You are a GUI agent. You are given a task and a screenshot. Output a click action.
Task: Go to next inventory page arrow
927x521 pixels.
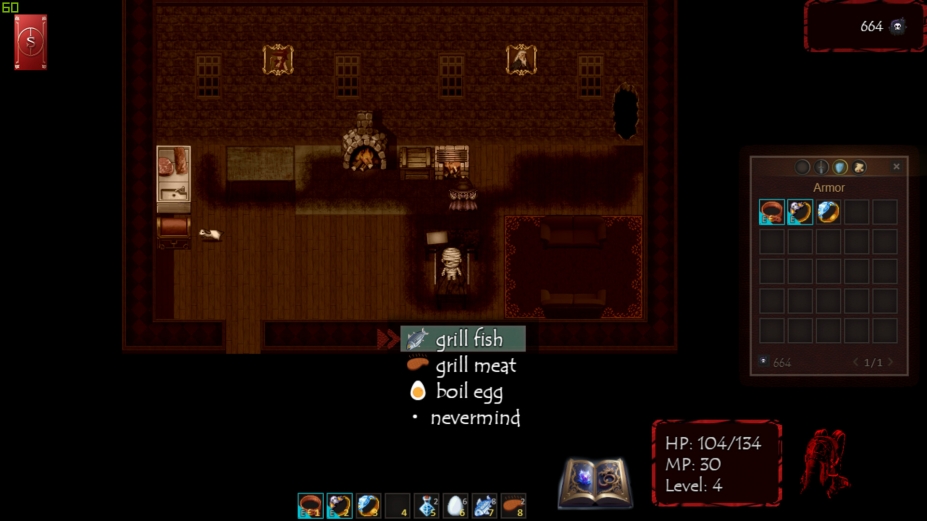[x=890, y=362]
